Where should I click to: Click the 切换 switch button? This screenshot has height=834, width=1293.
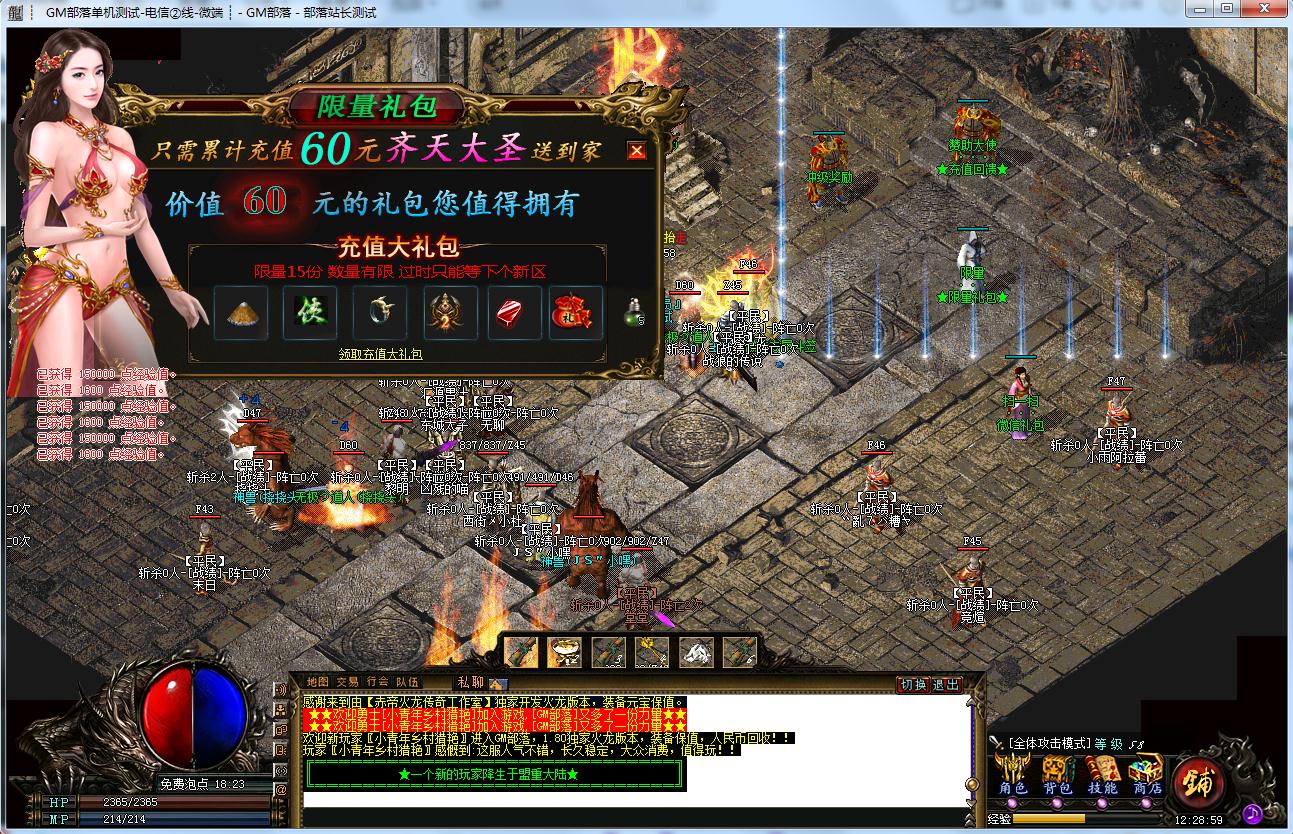(x=913, y=685)
